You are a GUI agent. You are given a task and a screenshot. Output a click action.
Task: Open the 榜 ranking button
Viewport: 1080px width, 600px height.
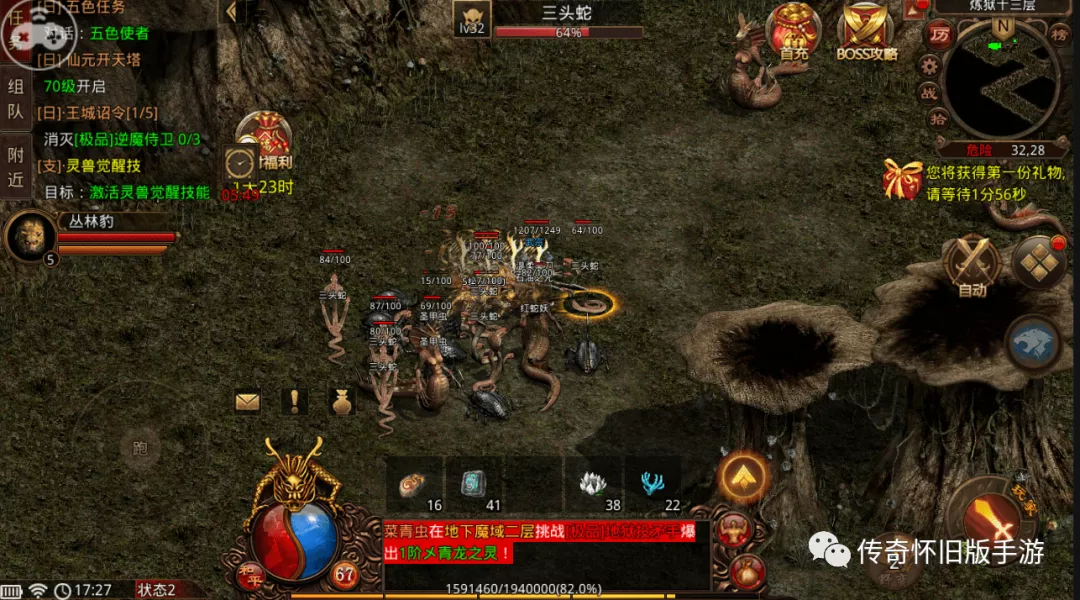tap(1060, 33)
